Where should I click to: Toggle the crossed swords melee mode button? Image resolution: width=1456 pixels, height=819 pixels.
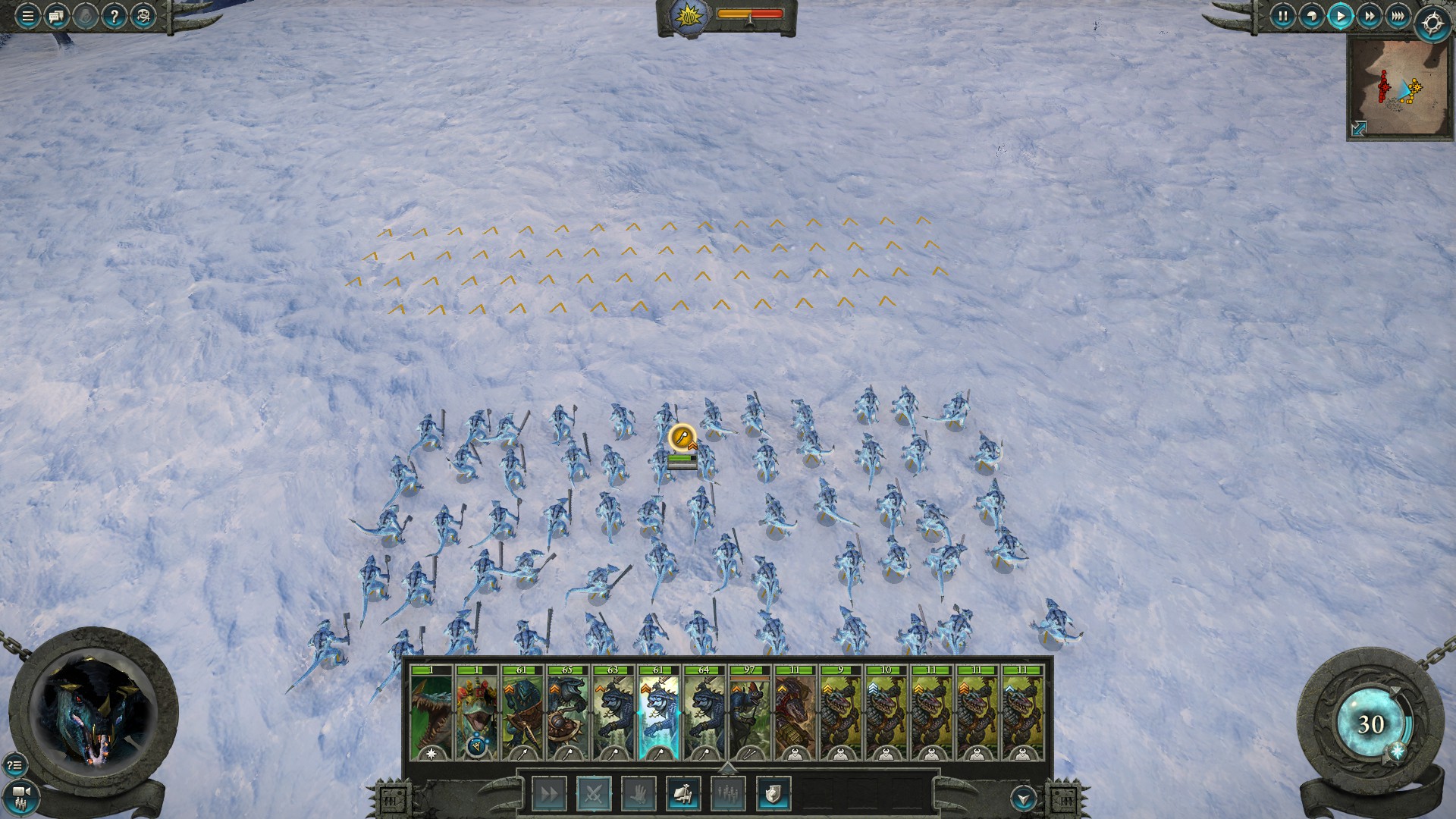click(594, 794)
